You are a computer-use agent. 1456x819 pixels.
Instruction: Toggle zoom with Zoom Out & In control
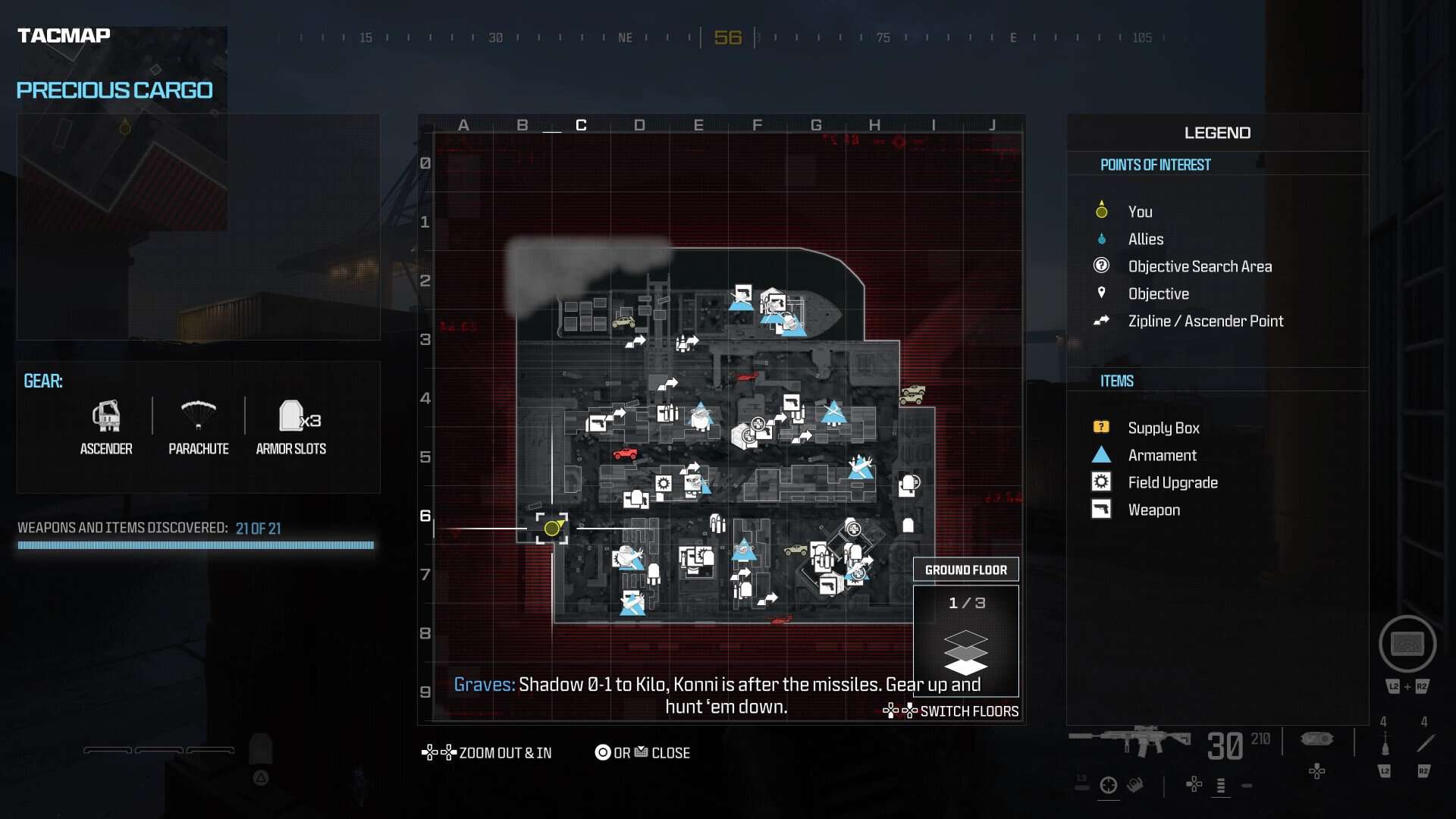point(486,752)
